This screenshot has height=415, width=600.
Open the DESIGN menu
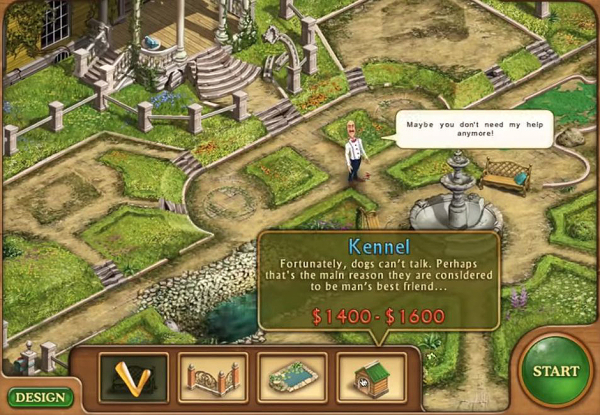point(38,397)
